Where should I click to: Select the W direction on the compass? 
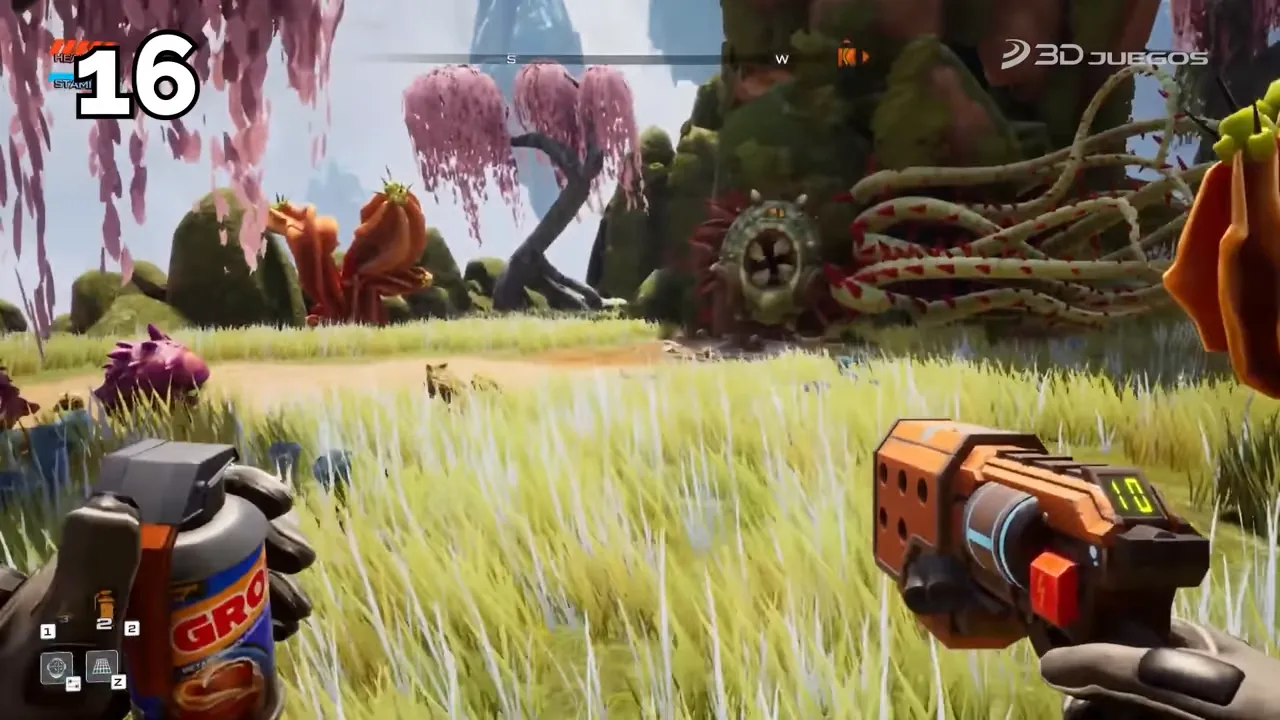(x=781, y=58)
